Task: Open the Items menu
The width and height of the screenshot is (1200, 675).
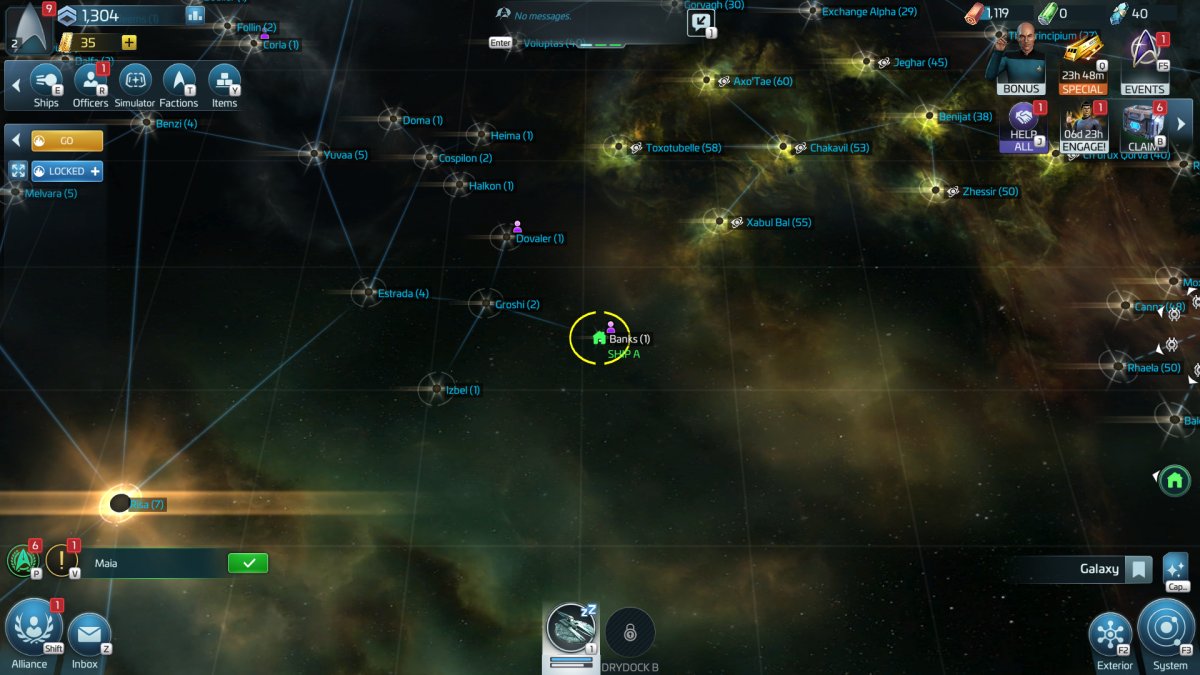Action: point(224,83)
